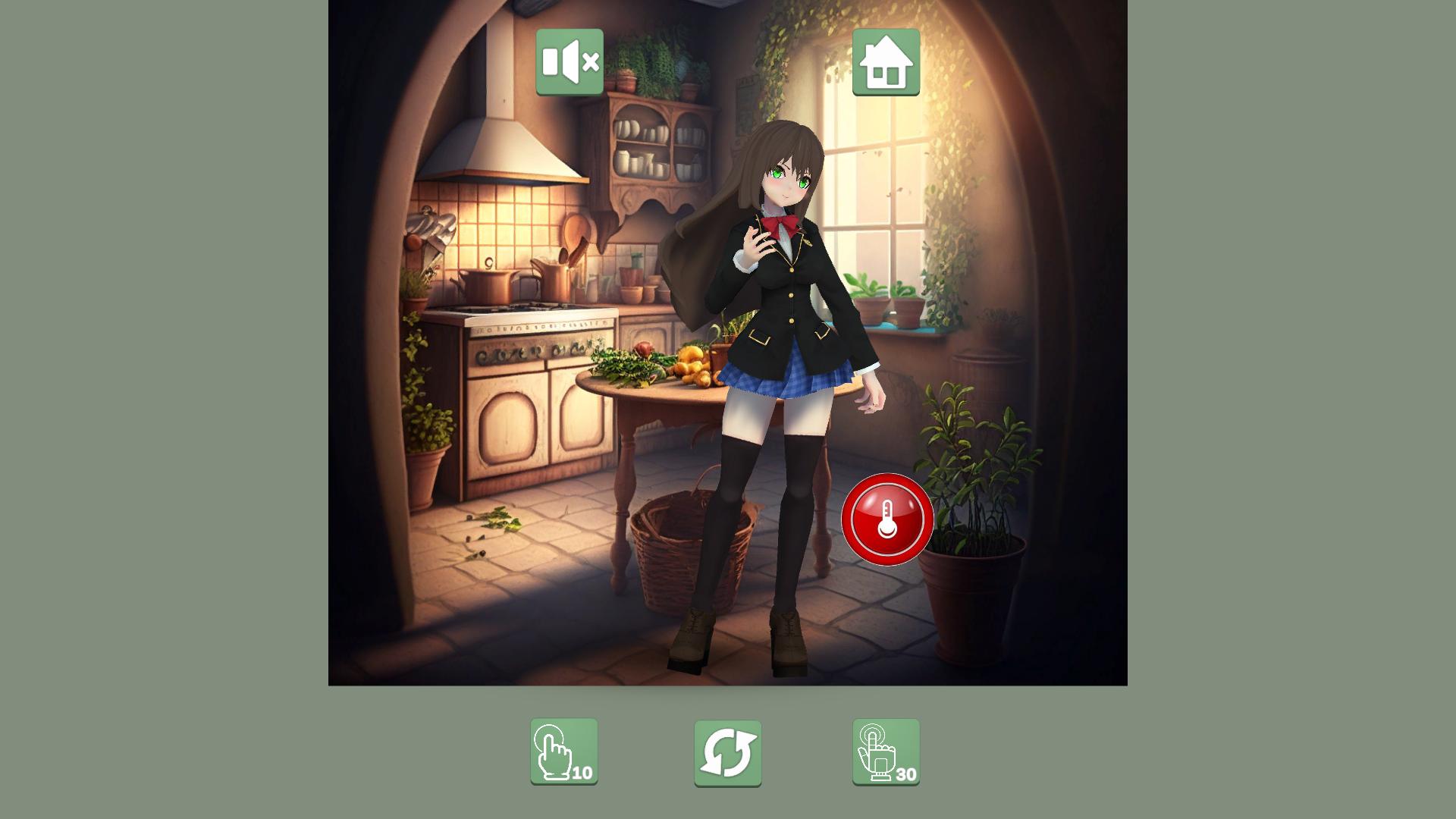The image size is (1456, 819).
Task: Click the home icon to return home
Action: [887, 63]
